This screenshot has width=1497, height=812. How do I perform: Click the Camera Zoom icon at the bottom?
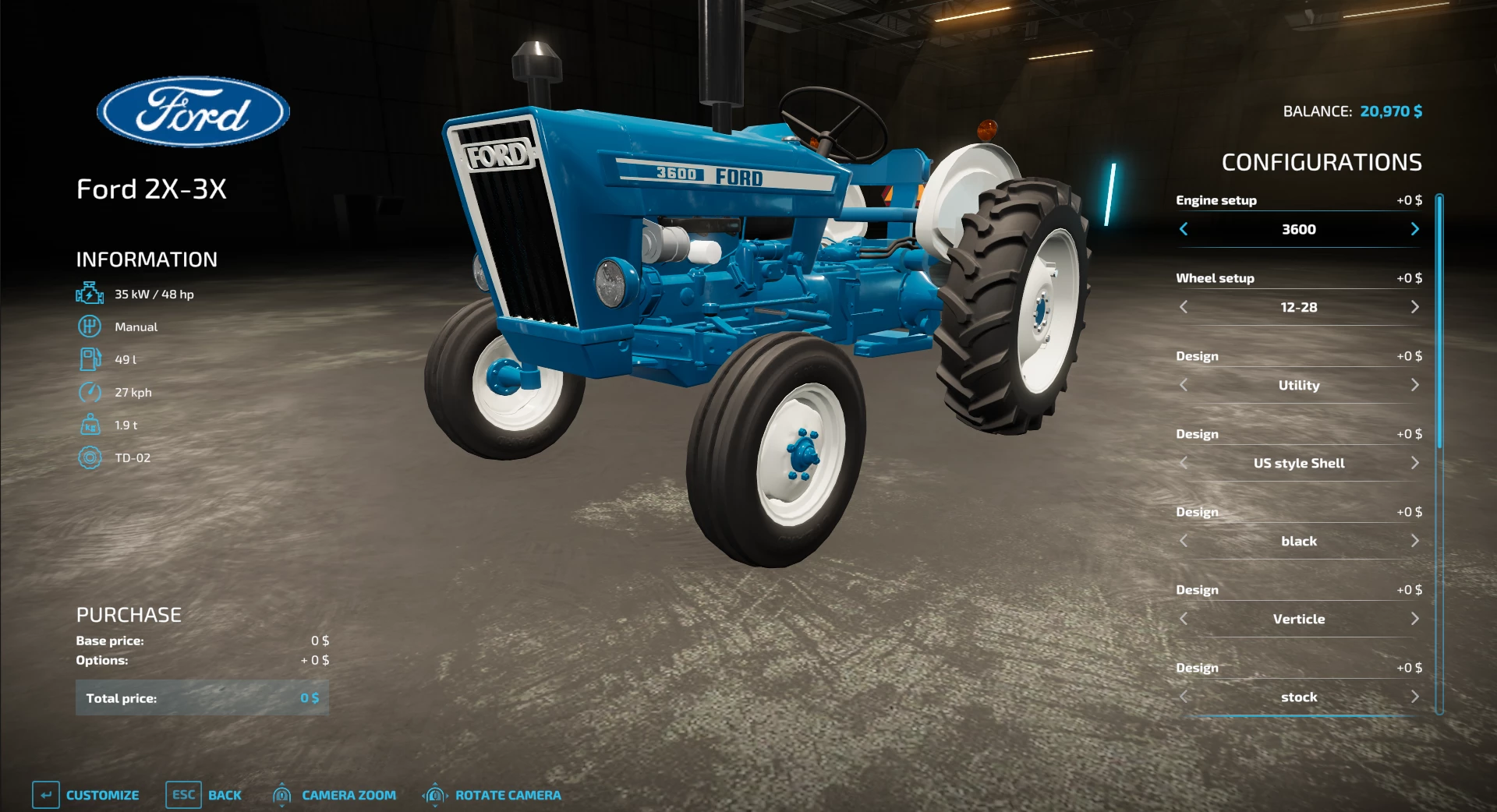pos(282,795)
